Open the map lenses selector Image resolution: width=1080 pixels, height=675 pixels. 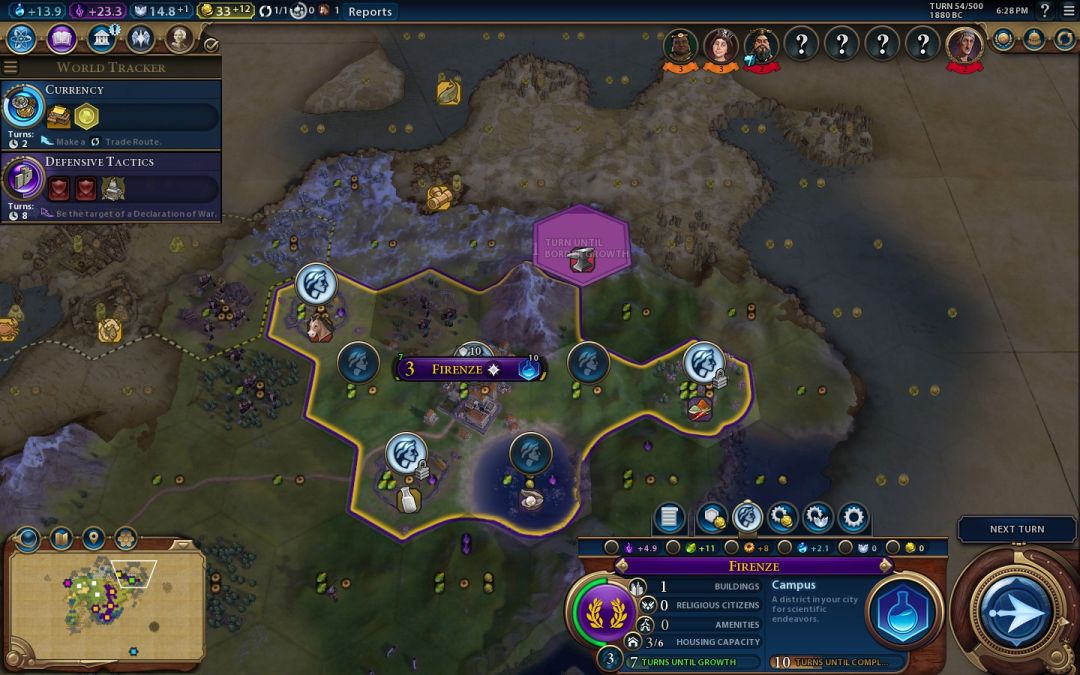61,539
